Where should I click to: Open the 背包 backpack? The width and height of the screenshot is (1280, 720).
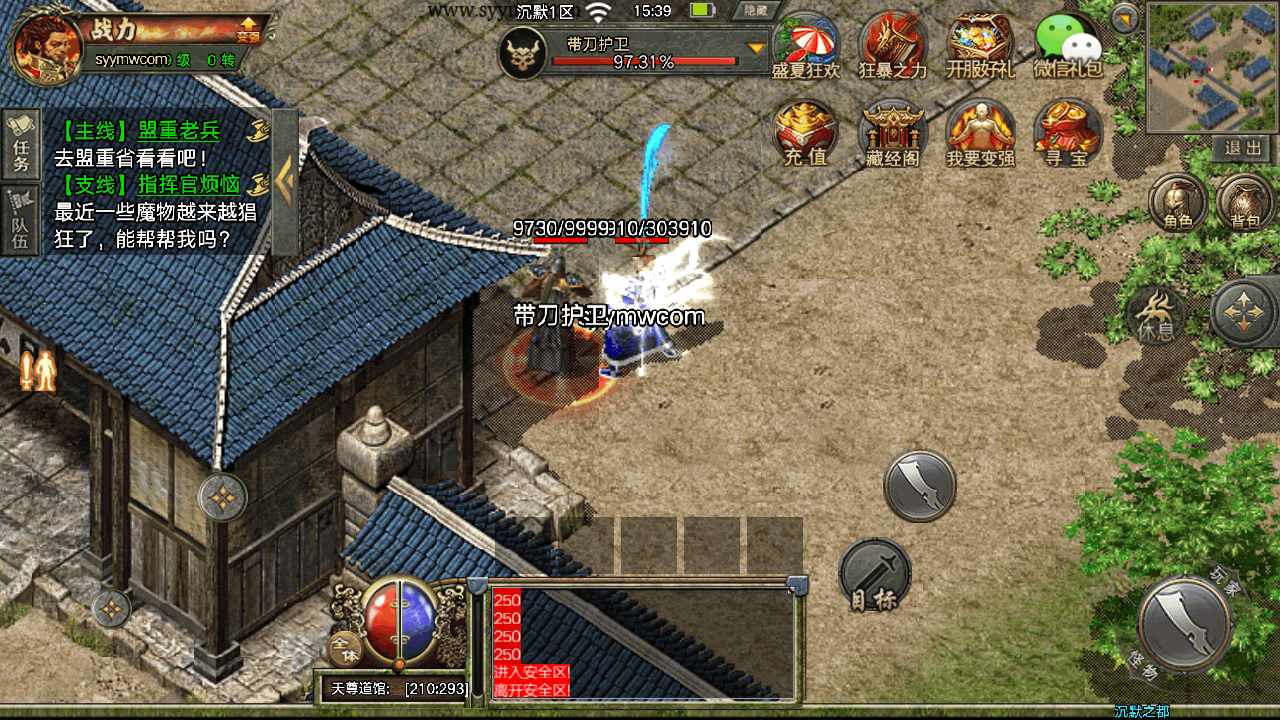[x=1245, y=203]
